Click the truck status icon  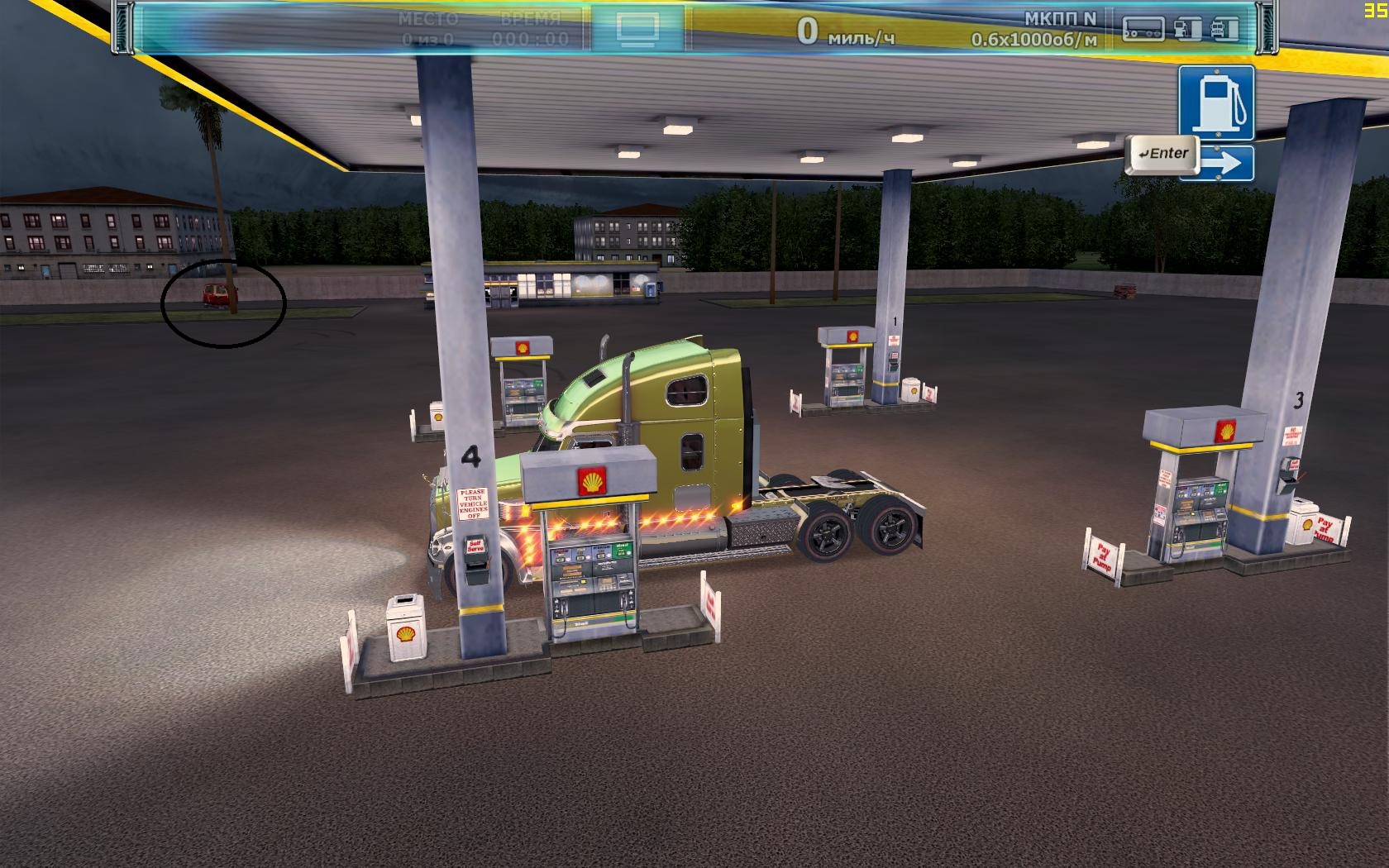coord(1224,29)
